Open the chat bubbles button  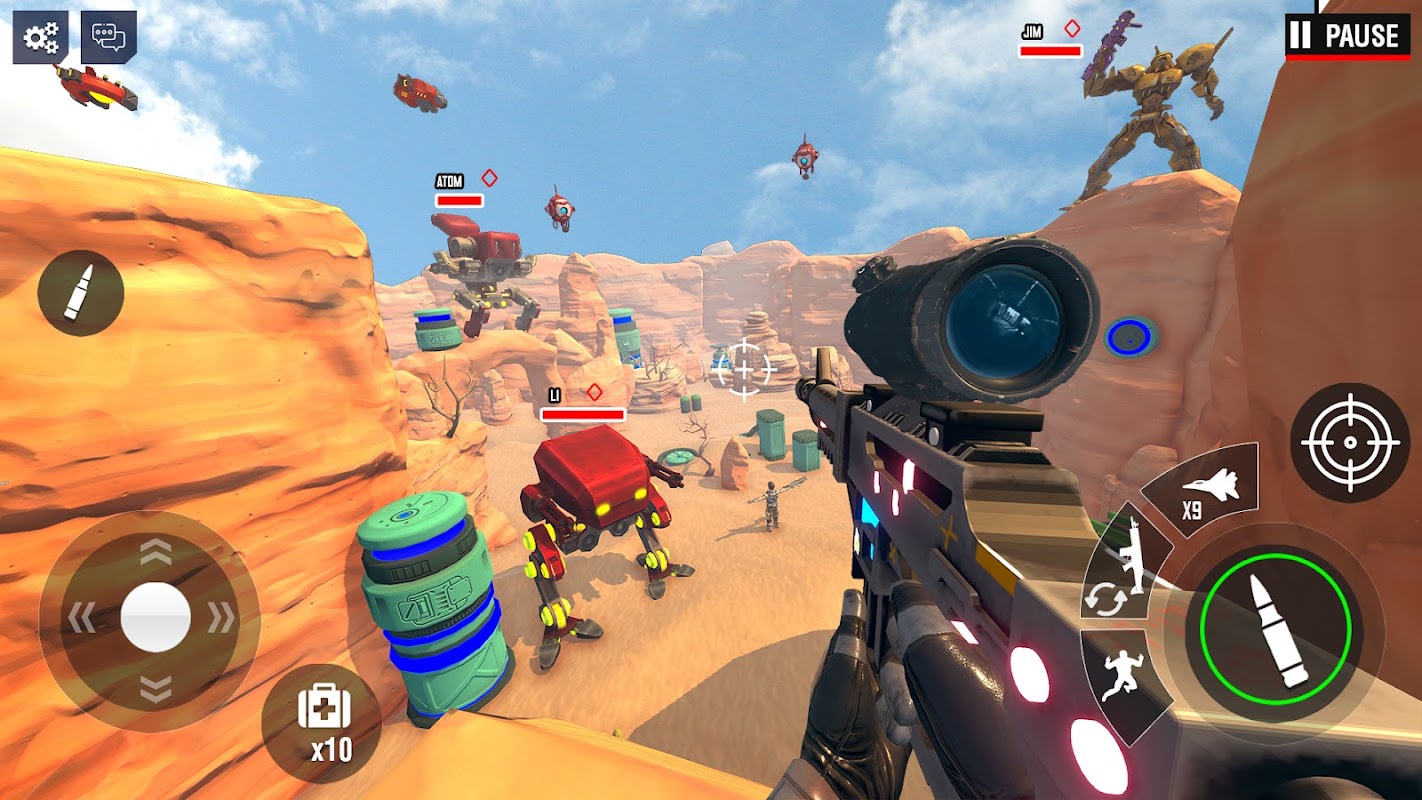coord(108,38)
